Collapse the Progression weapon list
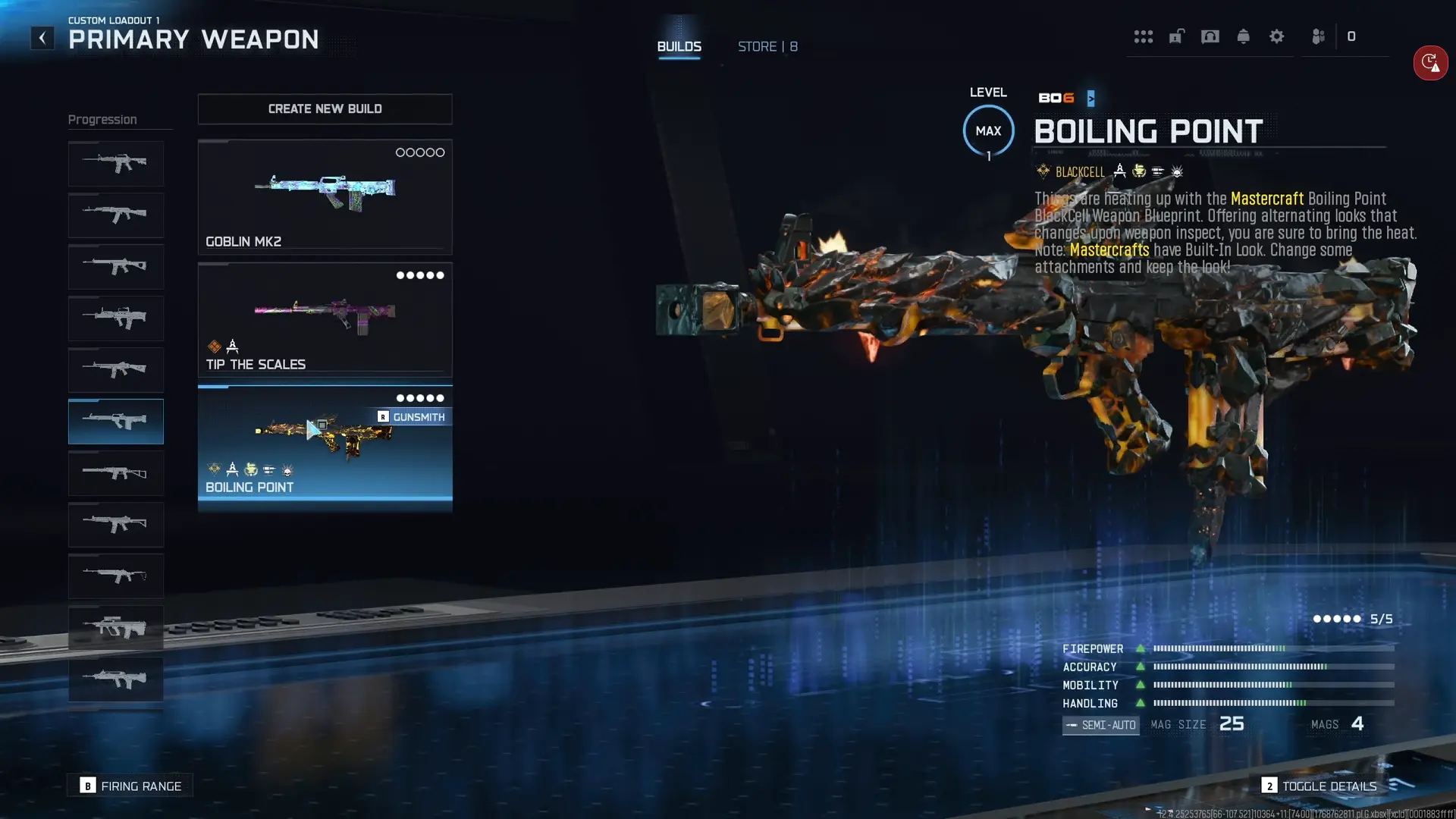 103,119
